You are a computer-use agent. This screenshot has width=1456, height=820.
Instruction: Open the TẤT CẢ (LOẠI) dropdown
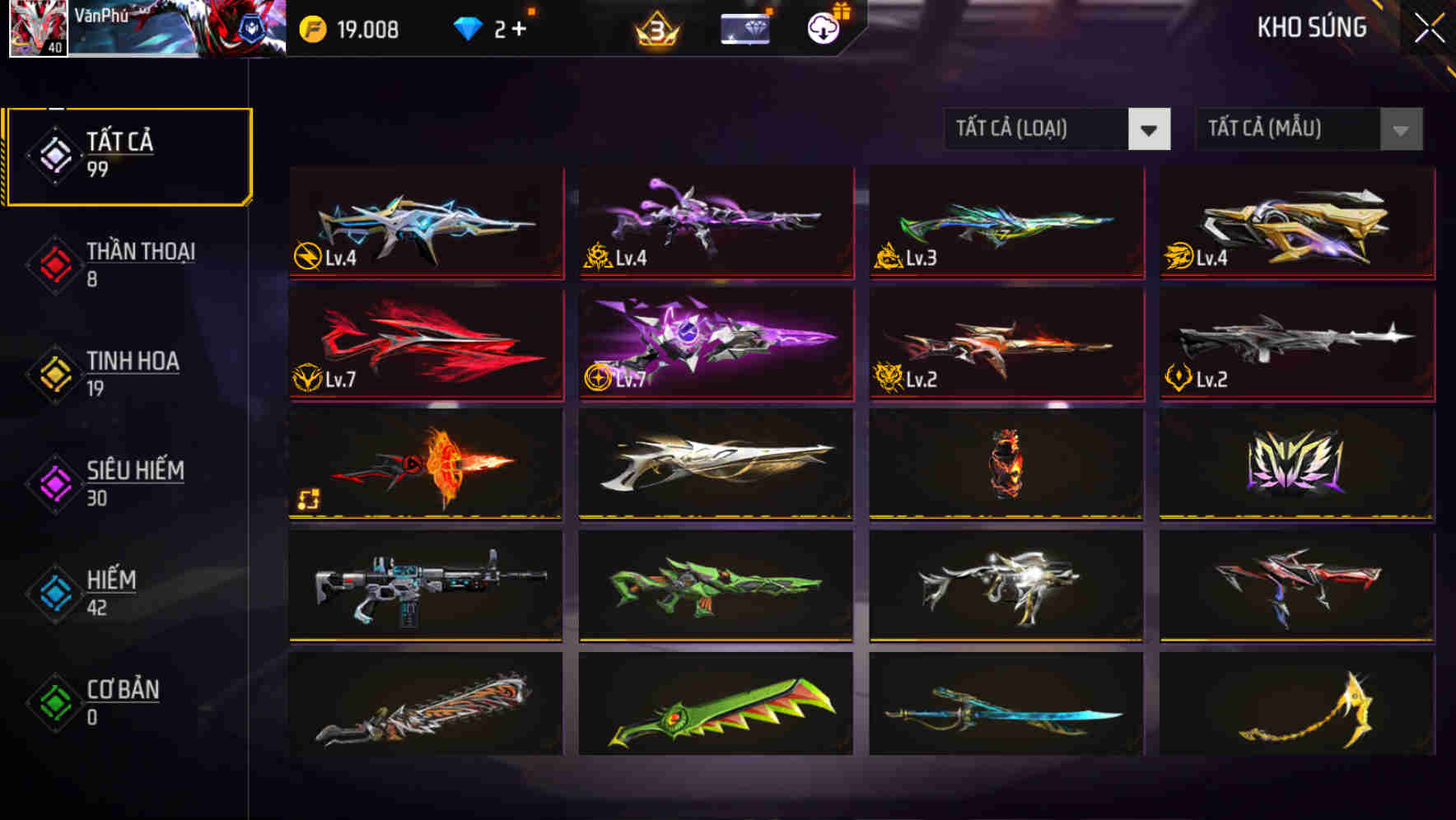click(1057, 129)
